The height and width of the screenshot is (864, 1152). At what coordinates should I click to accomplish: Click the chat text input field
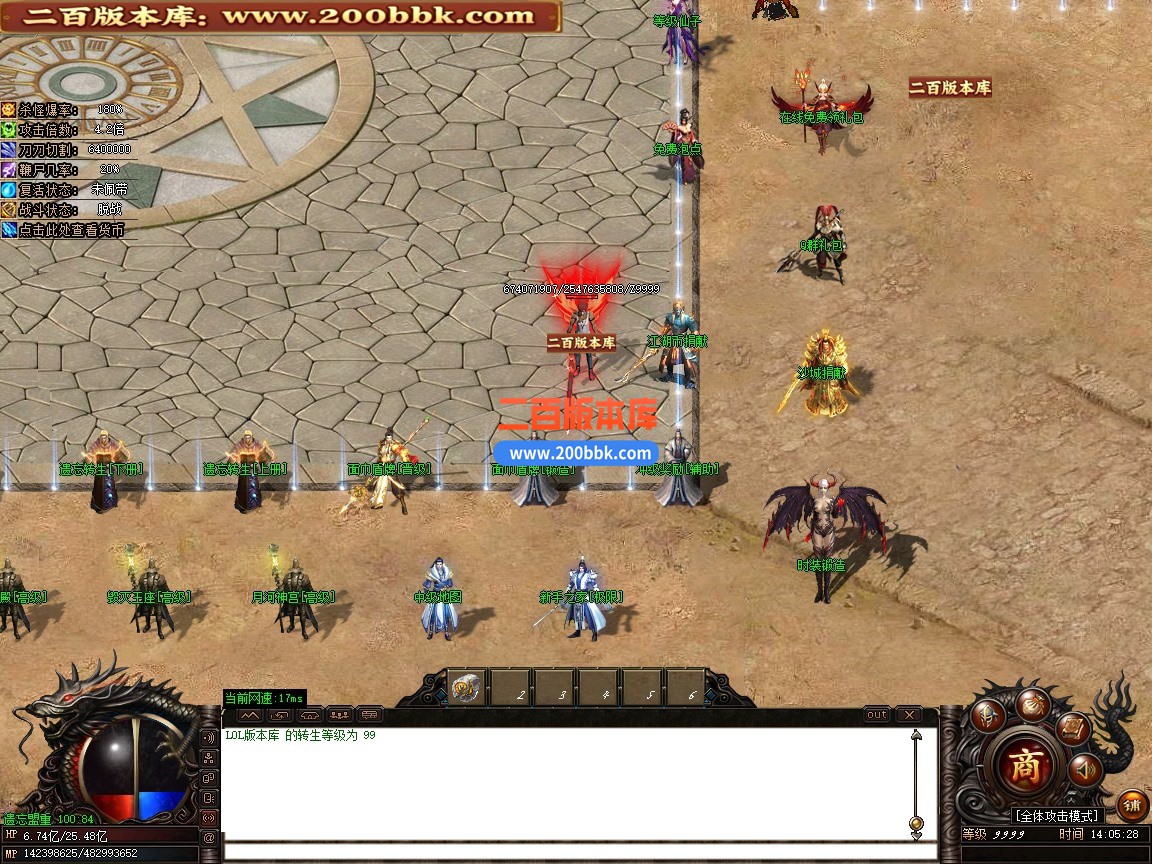pyautogui.click(x=570, y=852)
